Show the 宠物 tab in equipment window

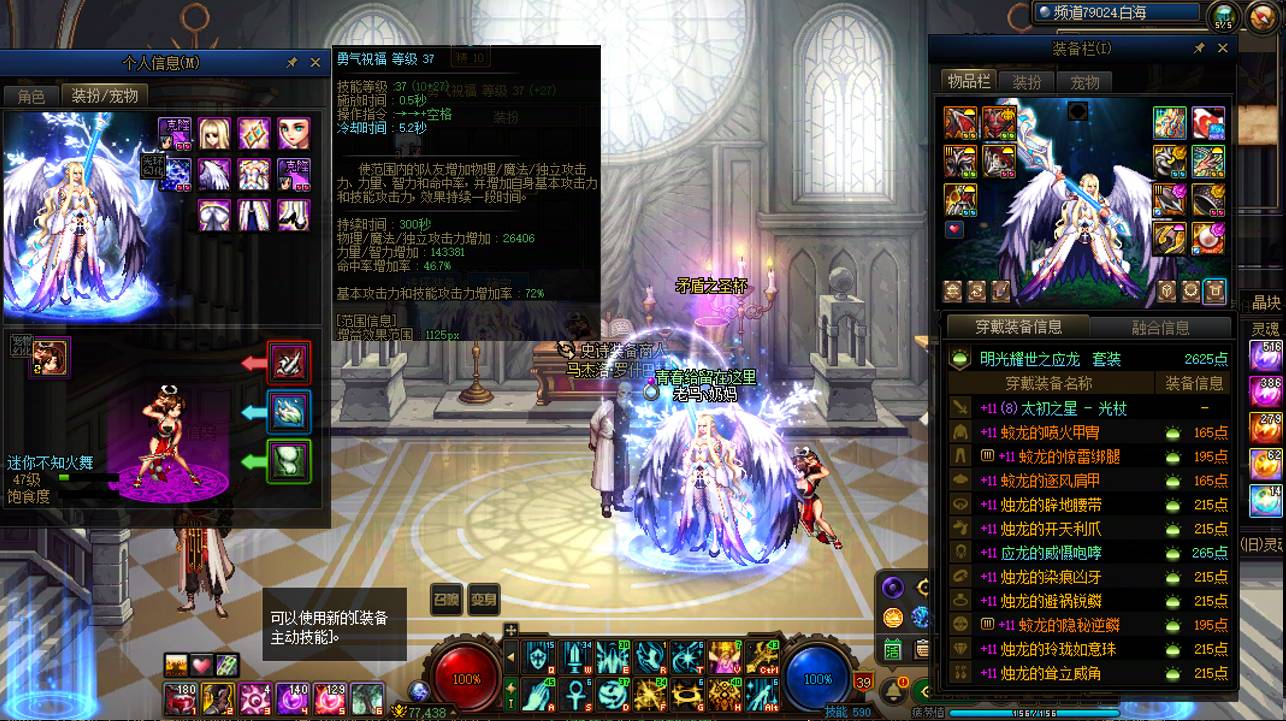click(x=1084, y=82)
